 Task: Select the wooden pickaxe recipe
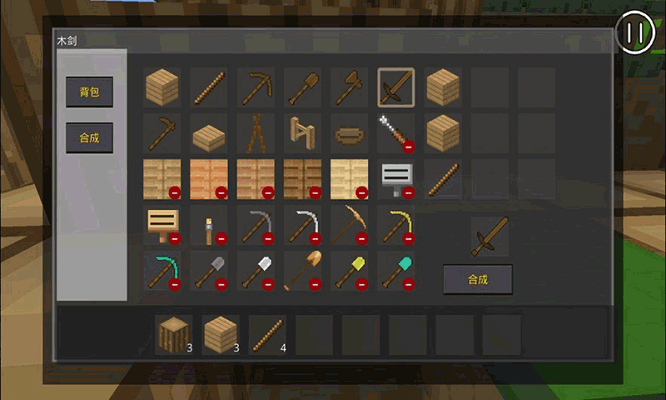point(254,88)
